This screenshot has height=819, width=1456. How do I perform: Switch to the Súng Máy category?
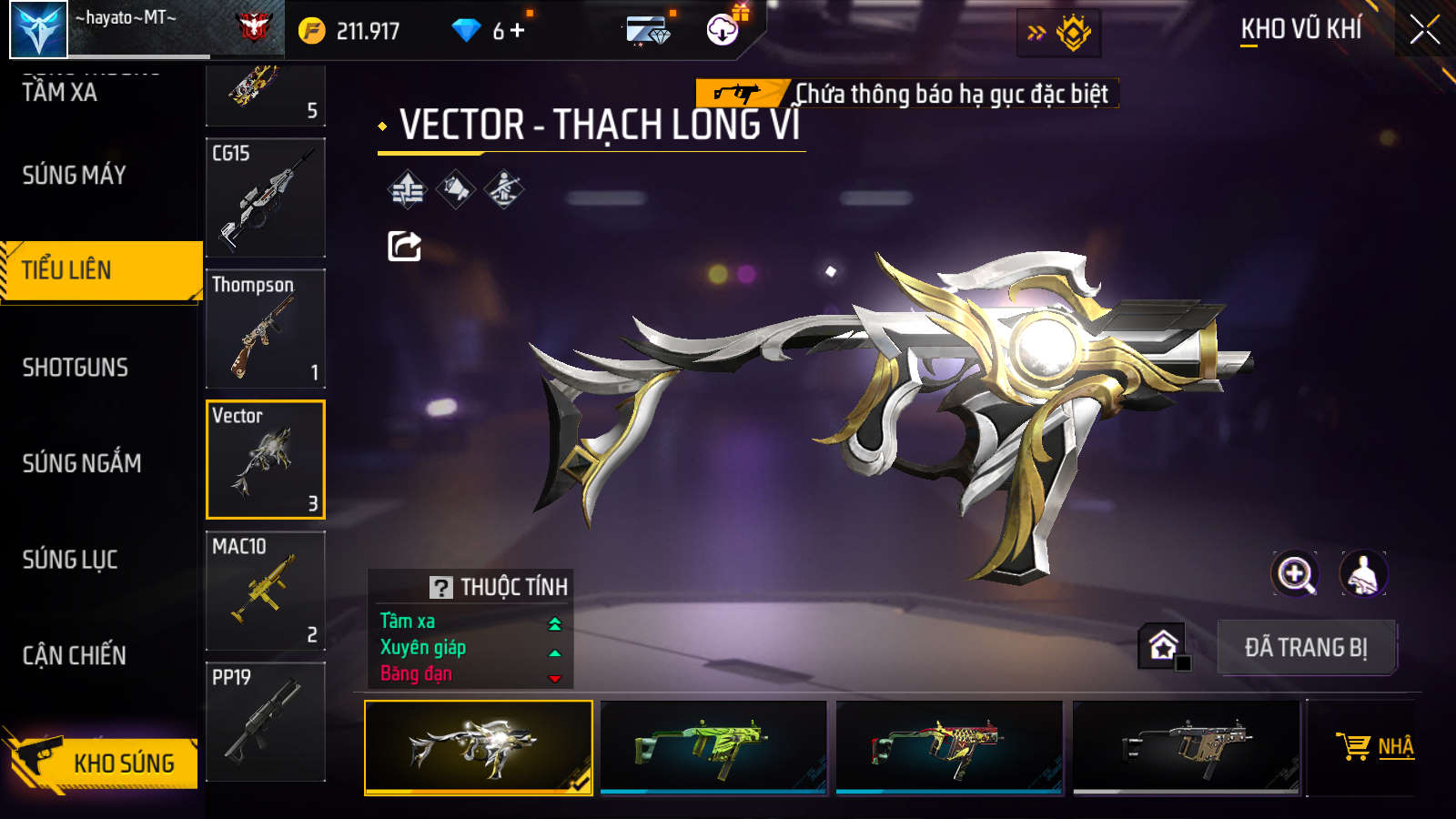[x=75, y=175]
